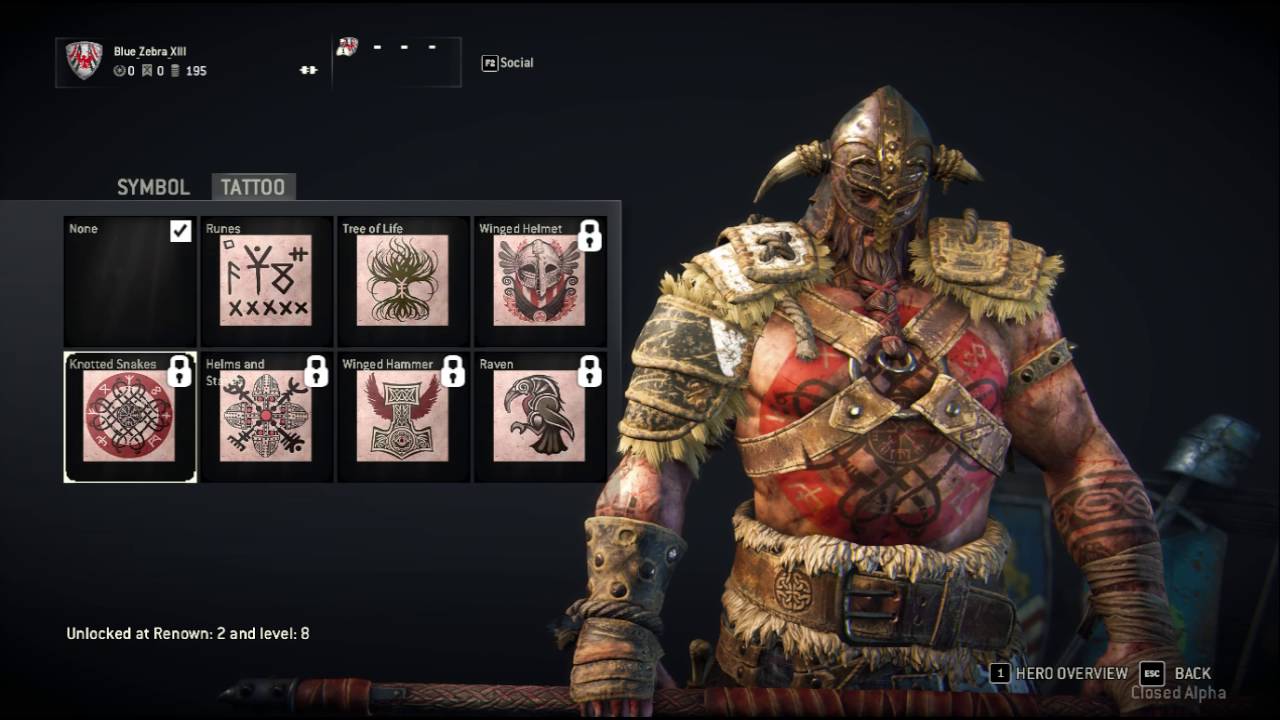Viewport: 1280px width, 720px height.
Task: Select the Tree of Life tattoo
Action: point(402,281)
